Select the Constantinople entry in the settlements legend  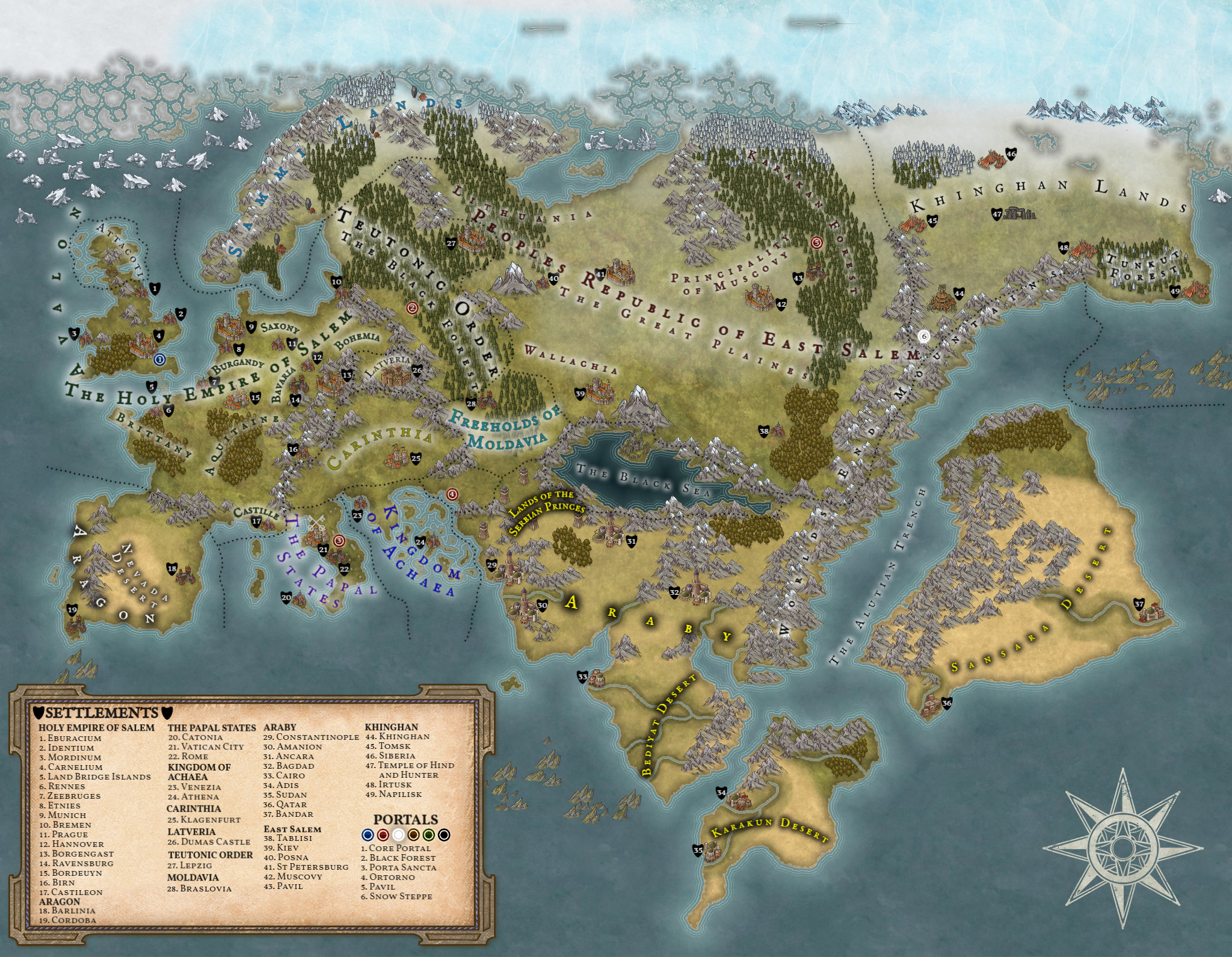(x=312, y=737)
